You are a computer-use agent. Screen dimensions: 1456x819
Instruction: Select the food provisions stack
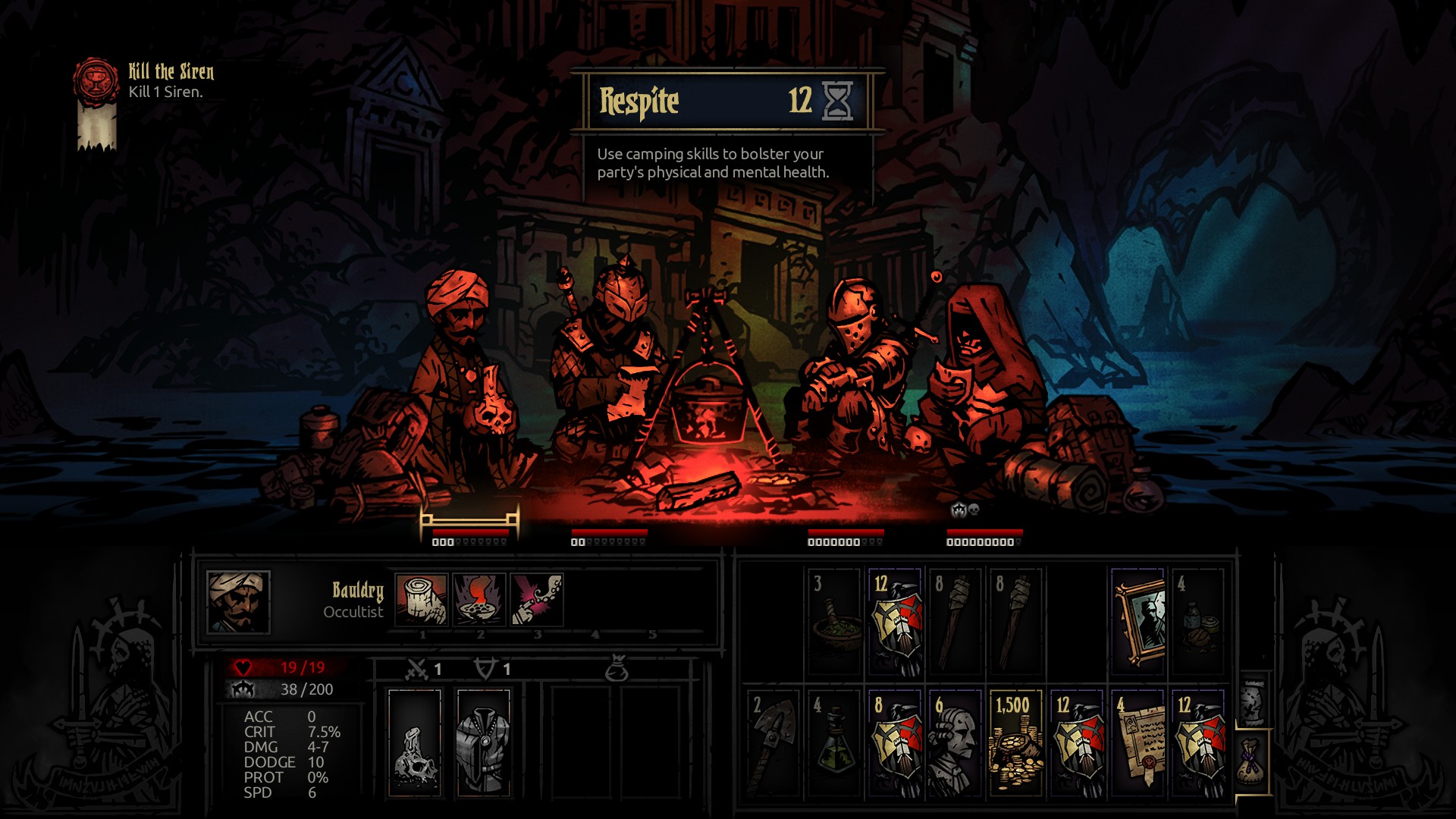pyautogui.click(x=1198, y=622)
